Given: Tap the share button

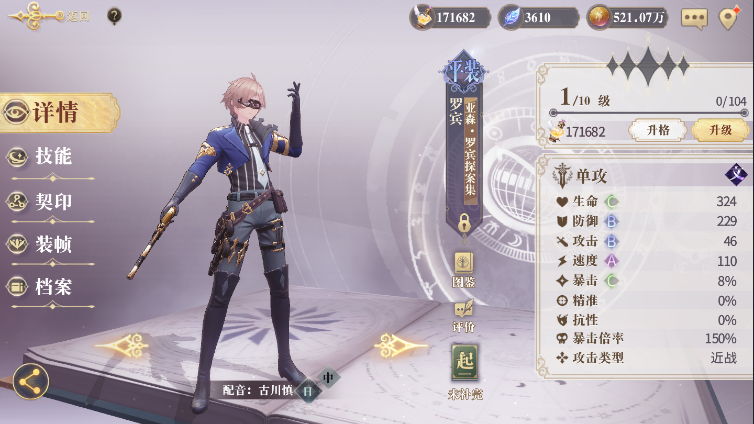Looking at the screenshot, I should coord(30,381).
